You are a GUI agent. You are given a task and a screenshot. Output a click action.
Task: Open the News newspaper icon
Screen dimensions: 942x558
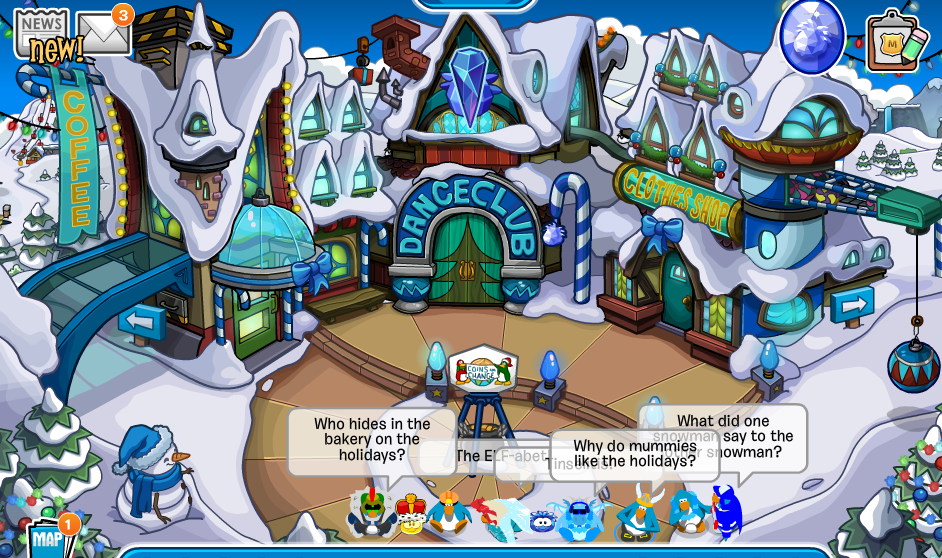[40, 33]
